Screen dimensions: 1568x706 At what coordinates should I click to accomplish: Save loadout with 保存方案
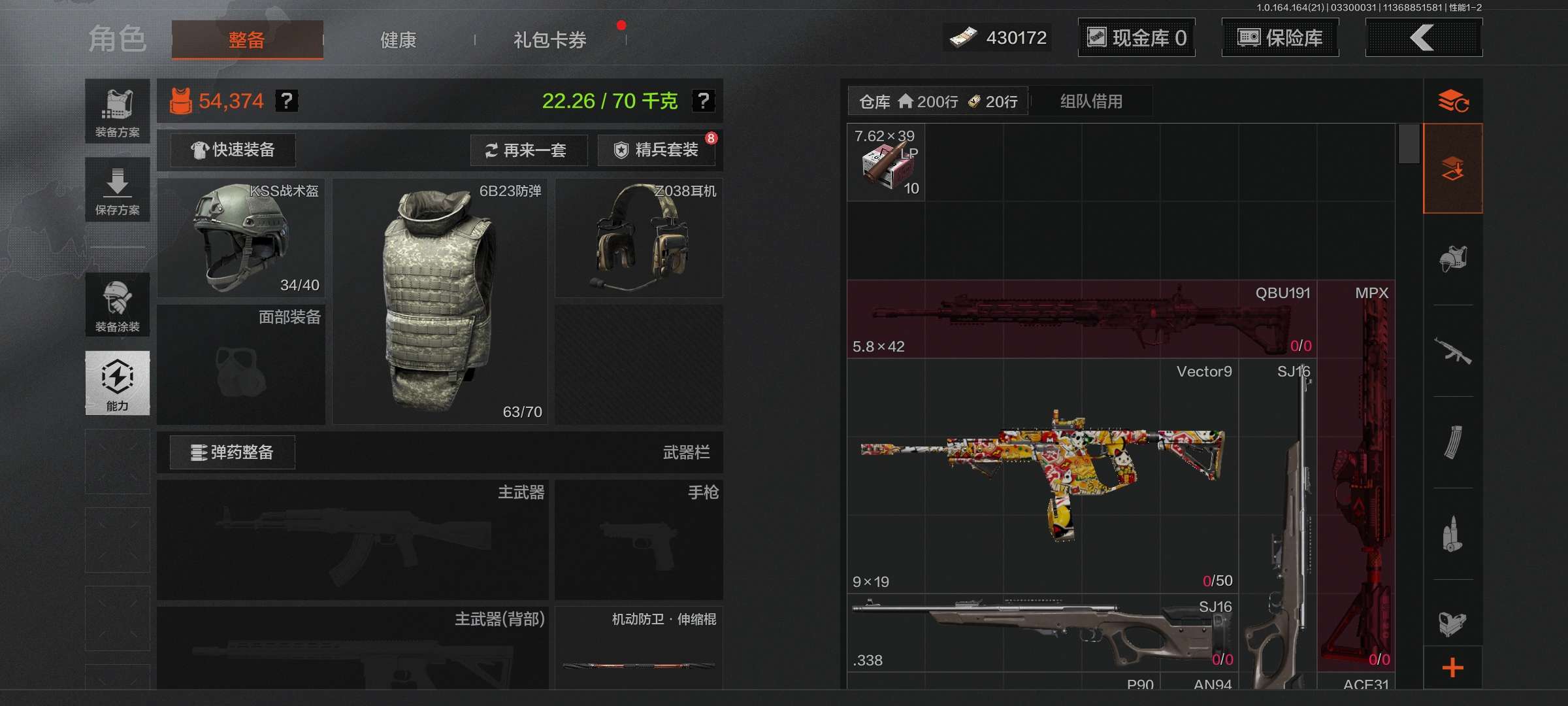click(x=118, y=190)
